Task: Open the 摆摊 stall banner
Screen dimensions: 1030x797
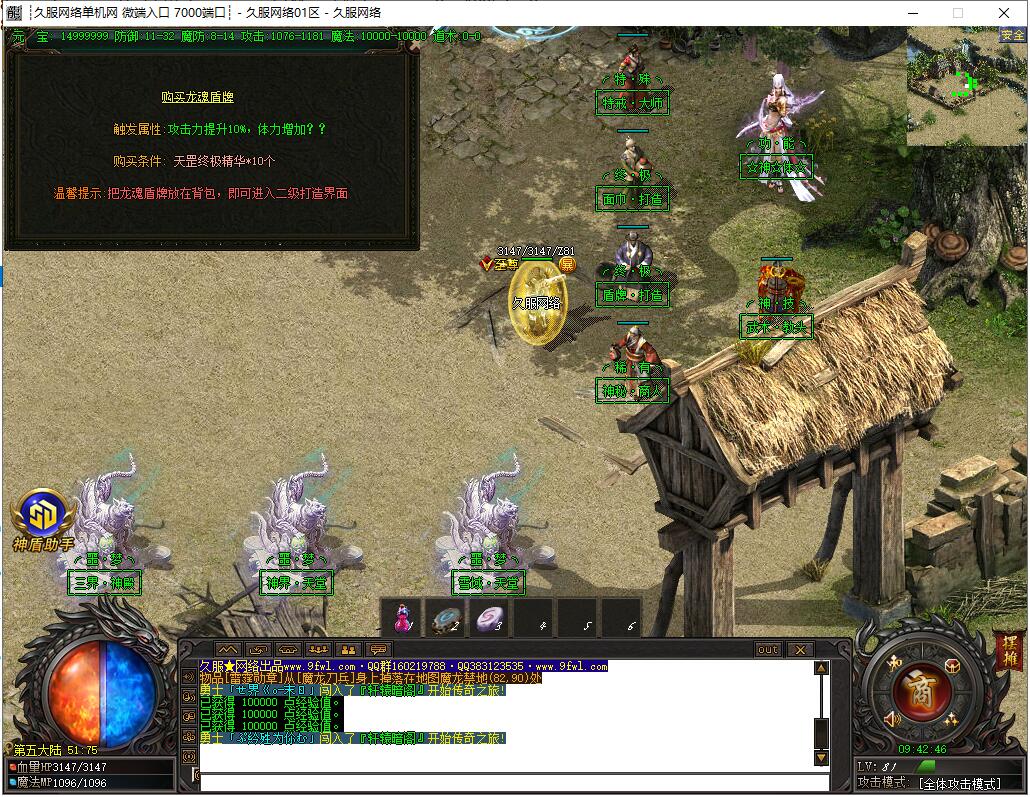Action: (1008, 651)
